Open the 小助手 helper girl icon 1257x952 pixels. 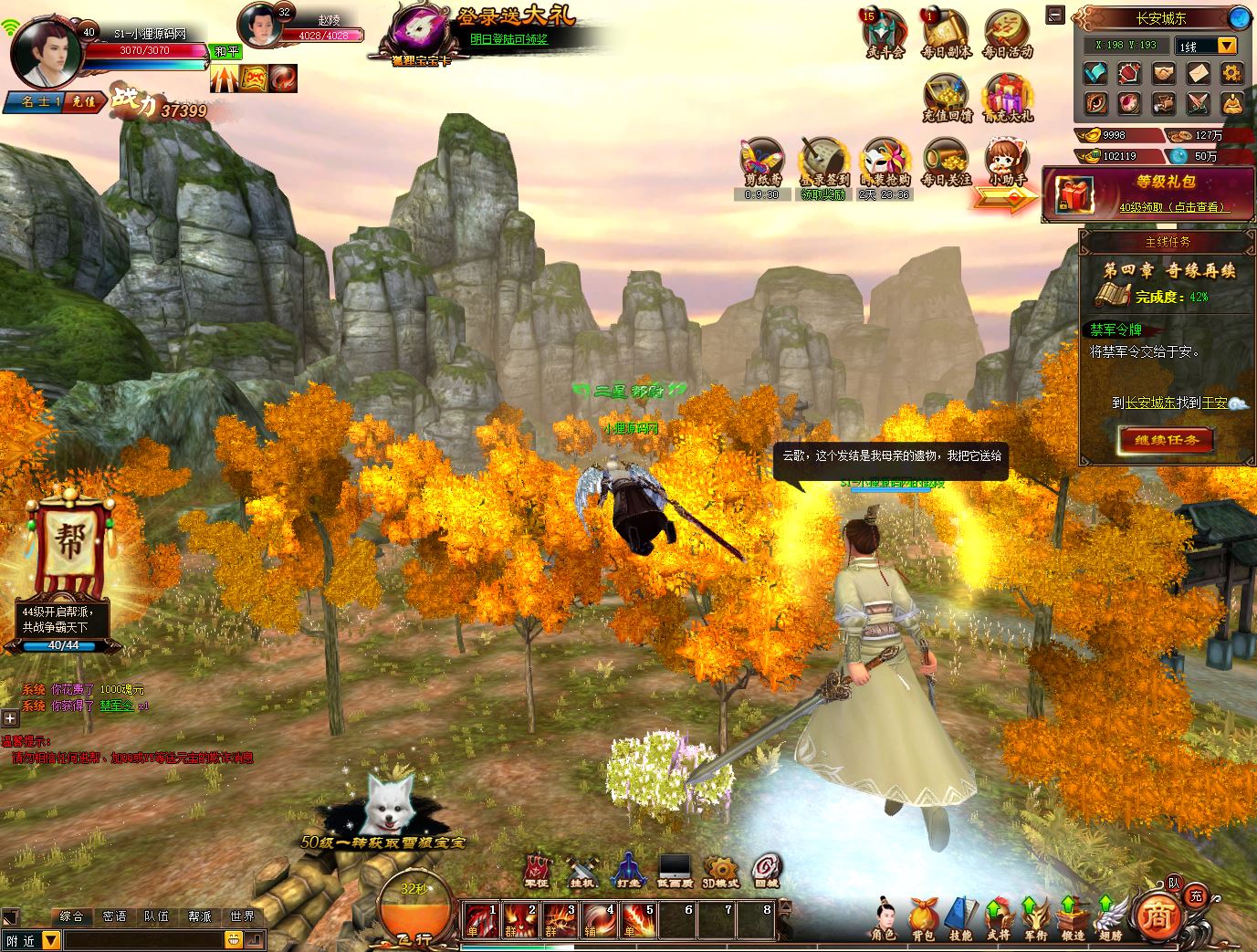coord(1007,164)
